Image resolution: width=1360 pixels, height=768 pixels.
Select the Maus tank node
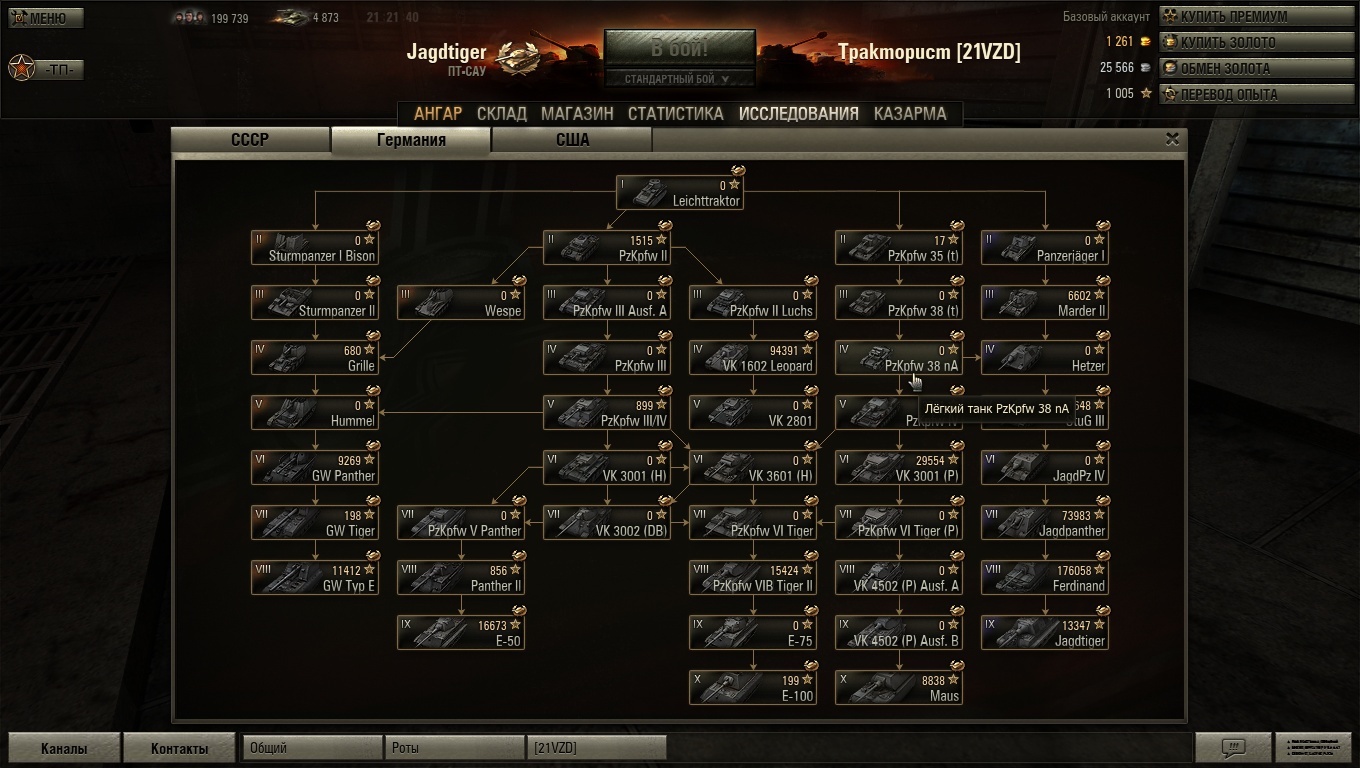coord(899,688)
